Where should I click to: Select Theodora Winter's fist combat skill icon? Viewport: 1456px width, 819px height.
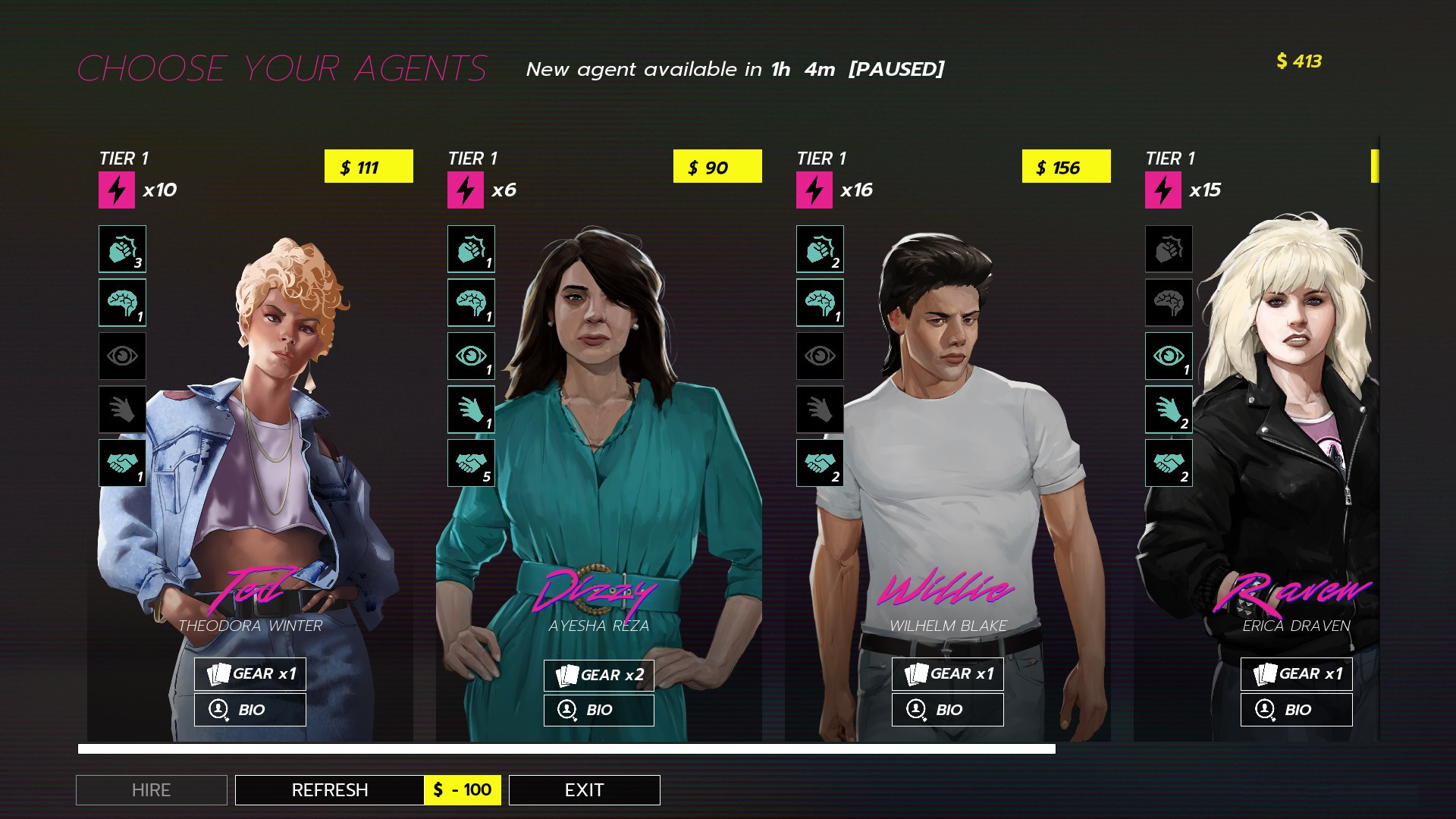click(122, 249)
